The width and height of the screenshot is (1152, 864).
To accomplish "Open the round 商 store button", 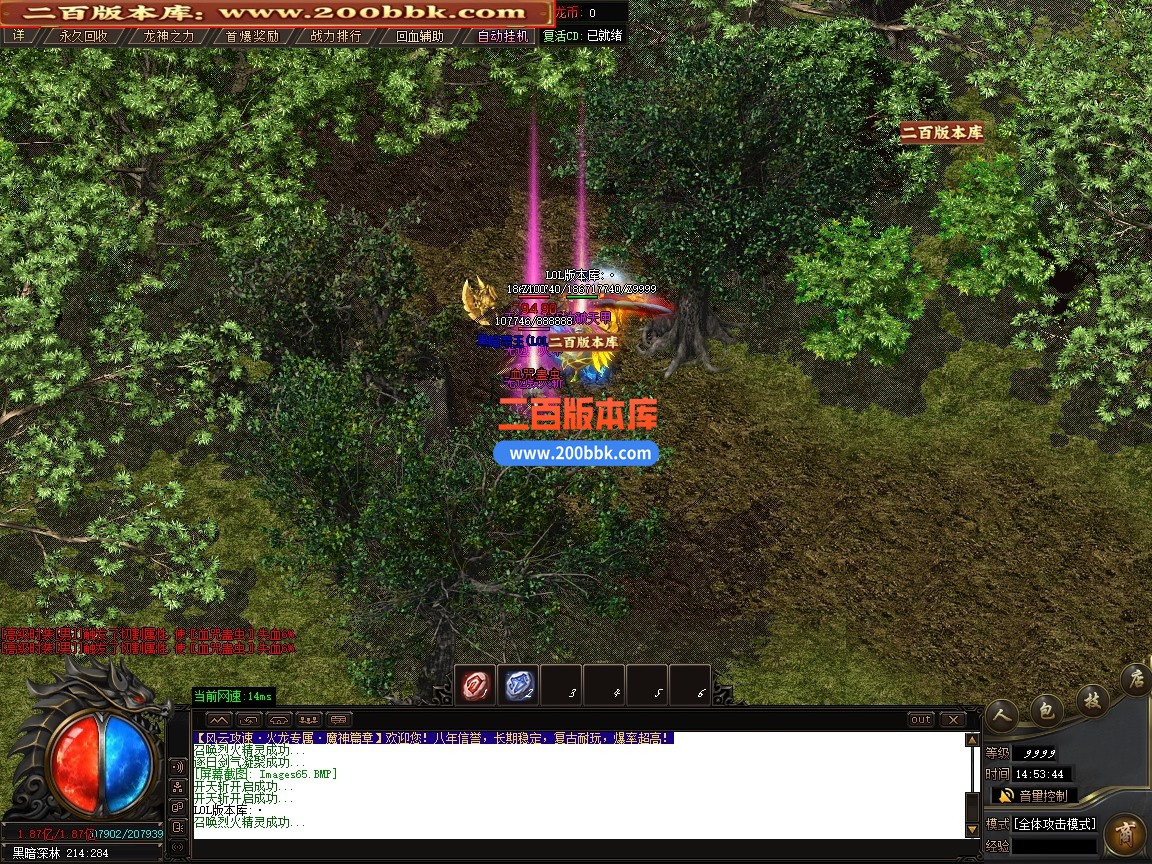I will 1125,834.
